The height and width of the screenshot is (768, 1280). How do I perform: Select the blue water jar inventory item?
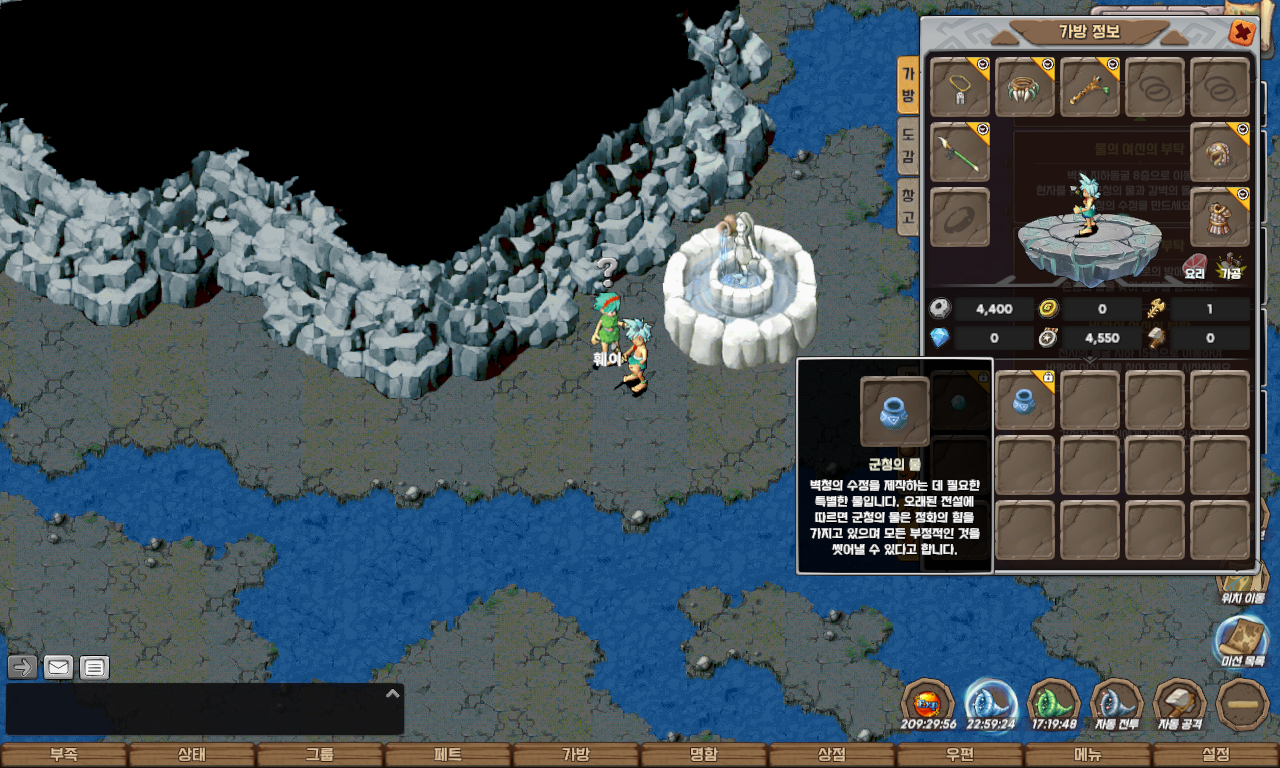[x=1025, y=400]
